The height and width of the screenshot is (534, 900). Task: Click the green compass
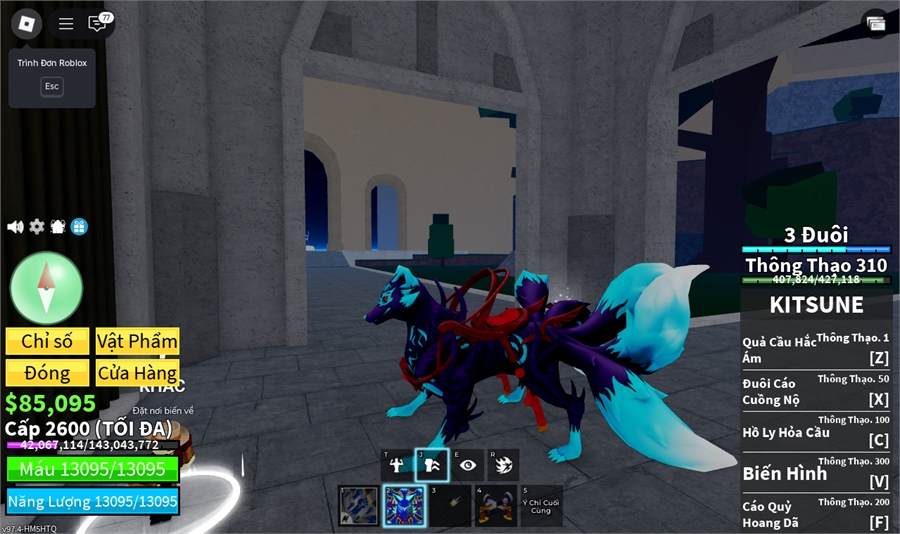coord(46,288)
